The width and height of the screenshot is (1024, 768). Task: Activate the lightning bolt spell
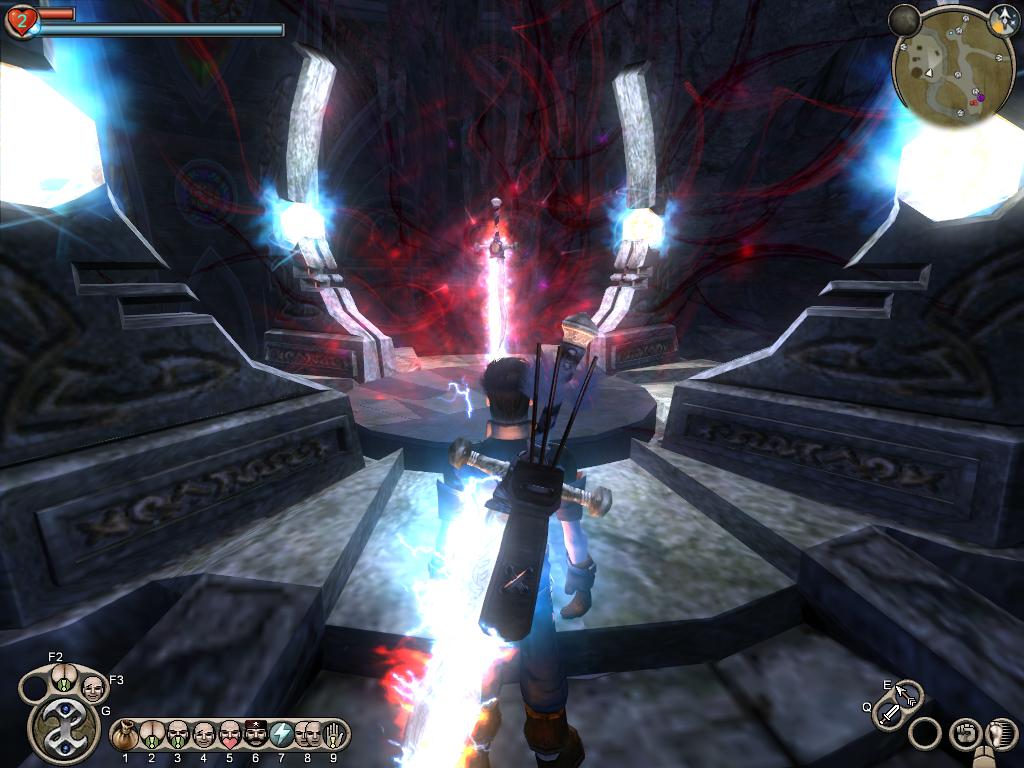[x=281, y=735]
